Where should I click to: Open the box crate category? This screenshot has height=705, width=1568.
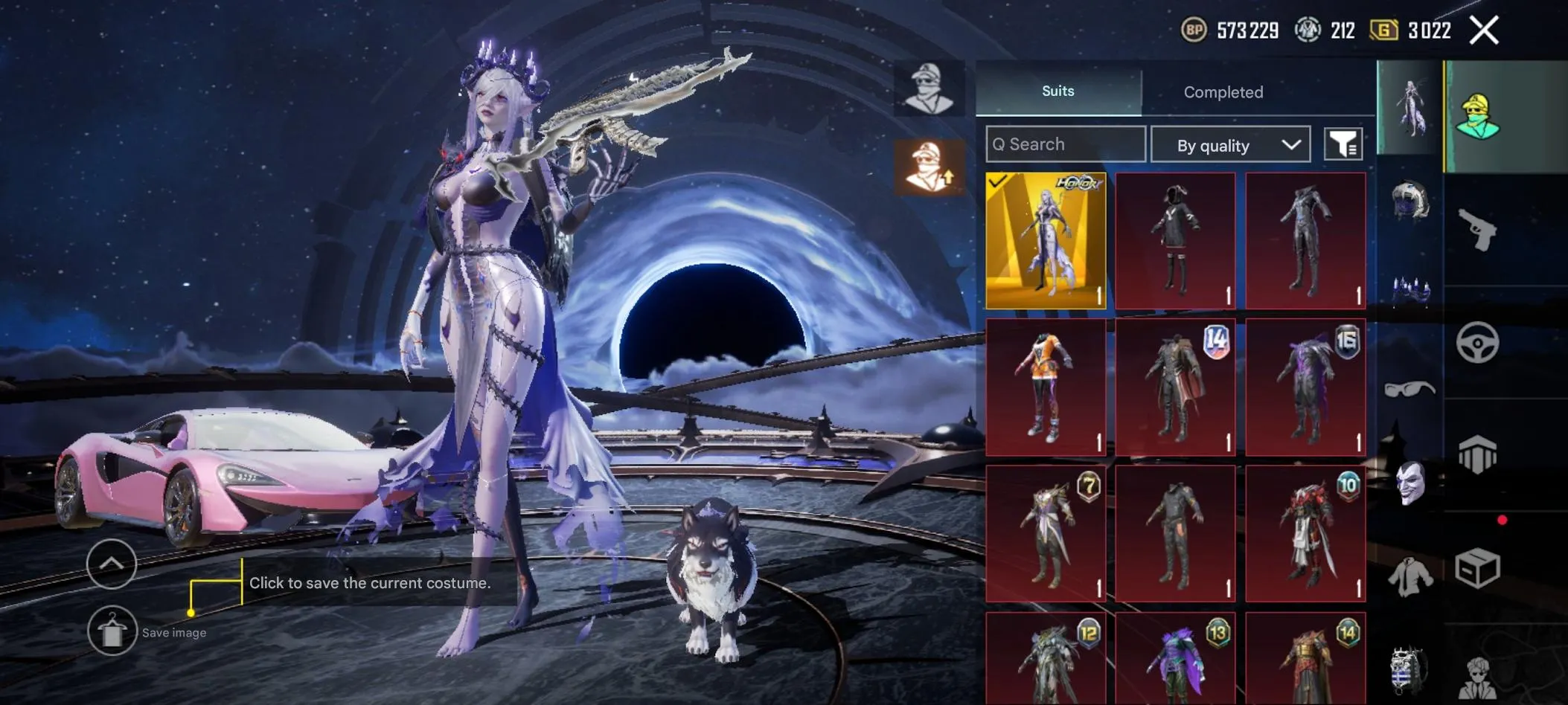point(1477,569)
